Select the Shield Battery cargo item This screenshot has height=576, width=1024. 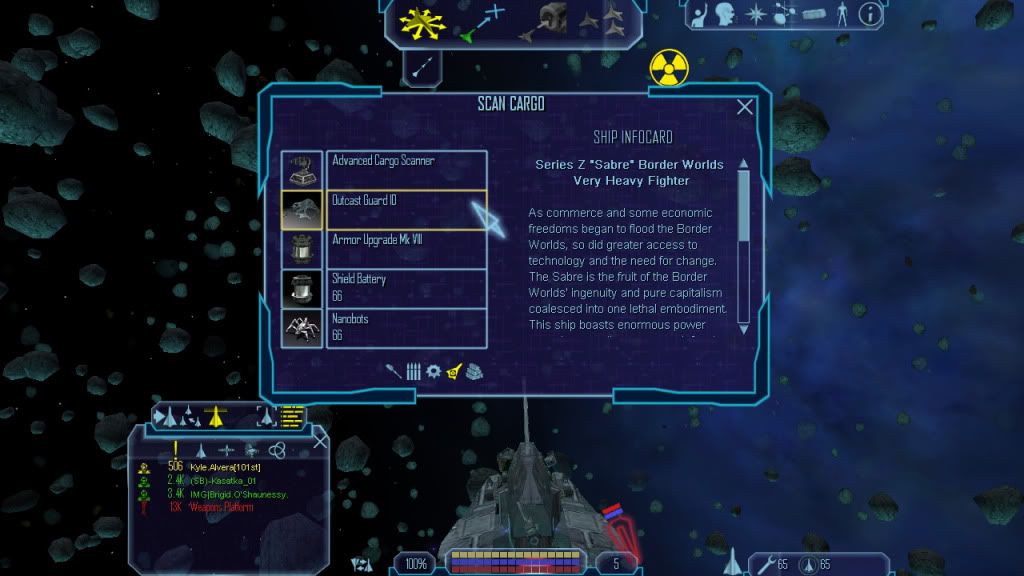(406, 288)
